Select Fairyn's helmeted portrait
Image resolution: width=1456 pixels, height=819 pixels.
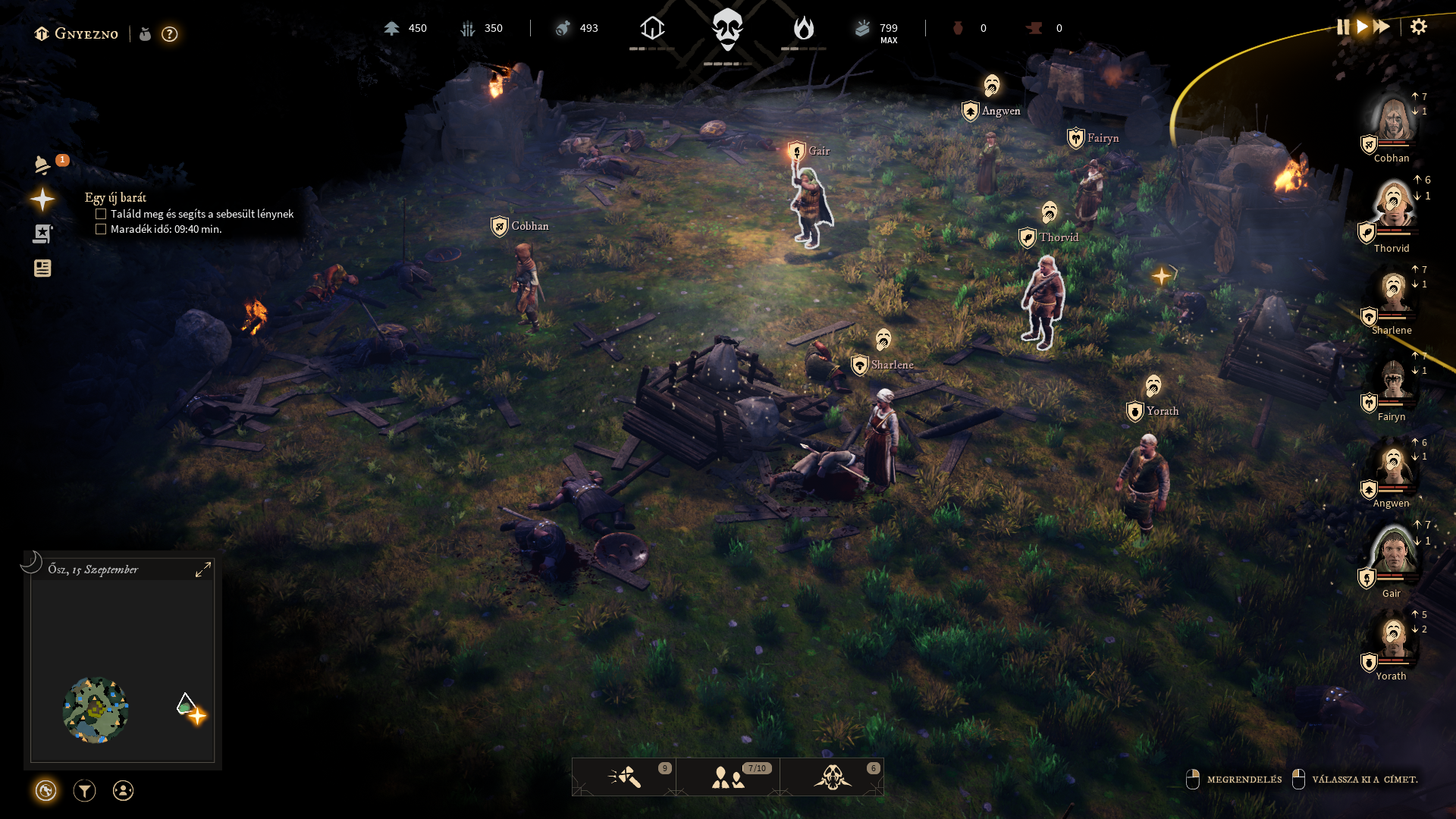tap(1393, 378)
